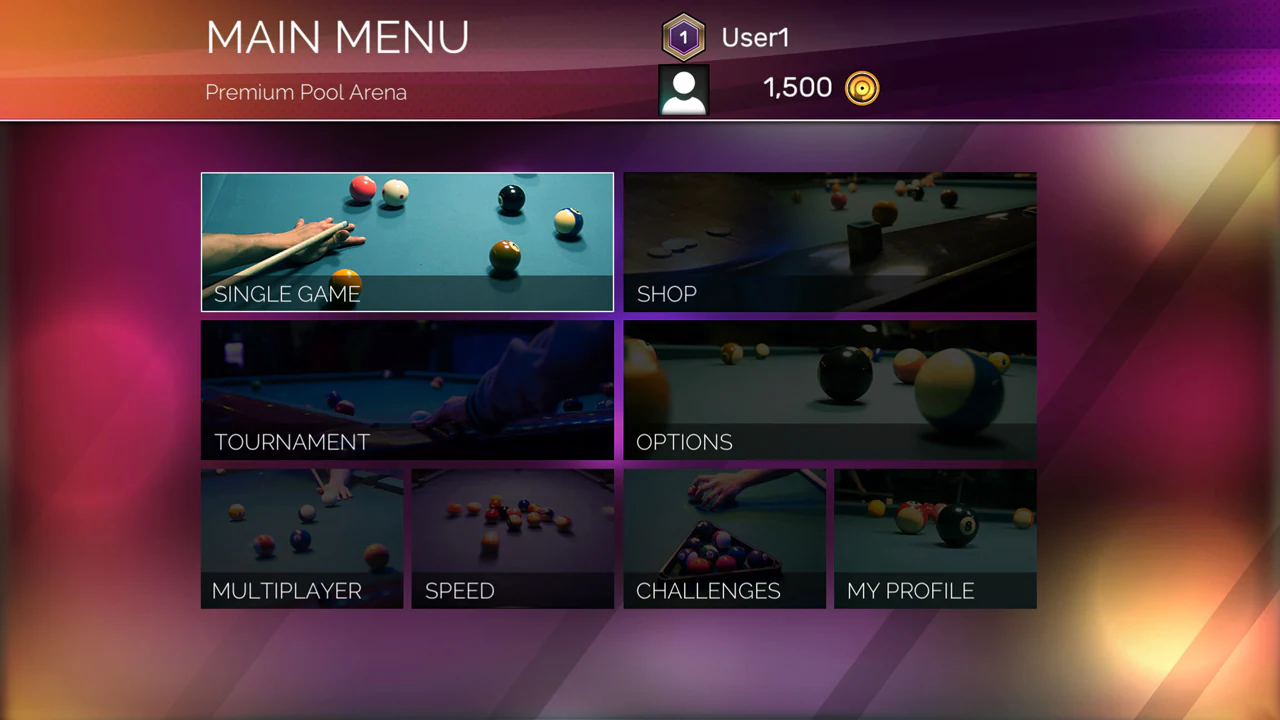Click the golden coin currency icon
Viewport: 1280px width, 720px height.
[862, 88]
